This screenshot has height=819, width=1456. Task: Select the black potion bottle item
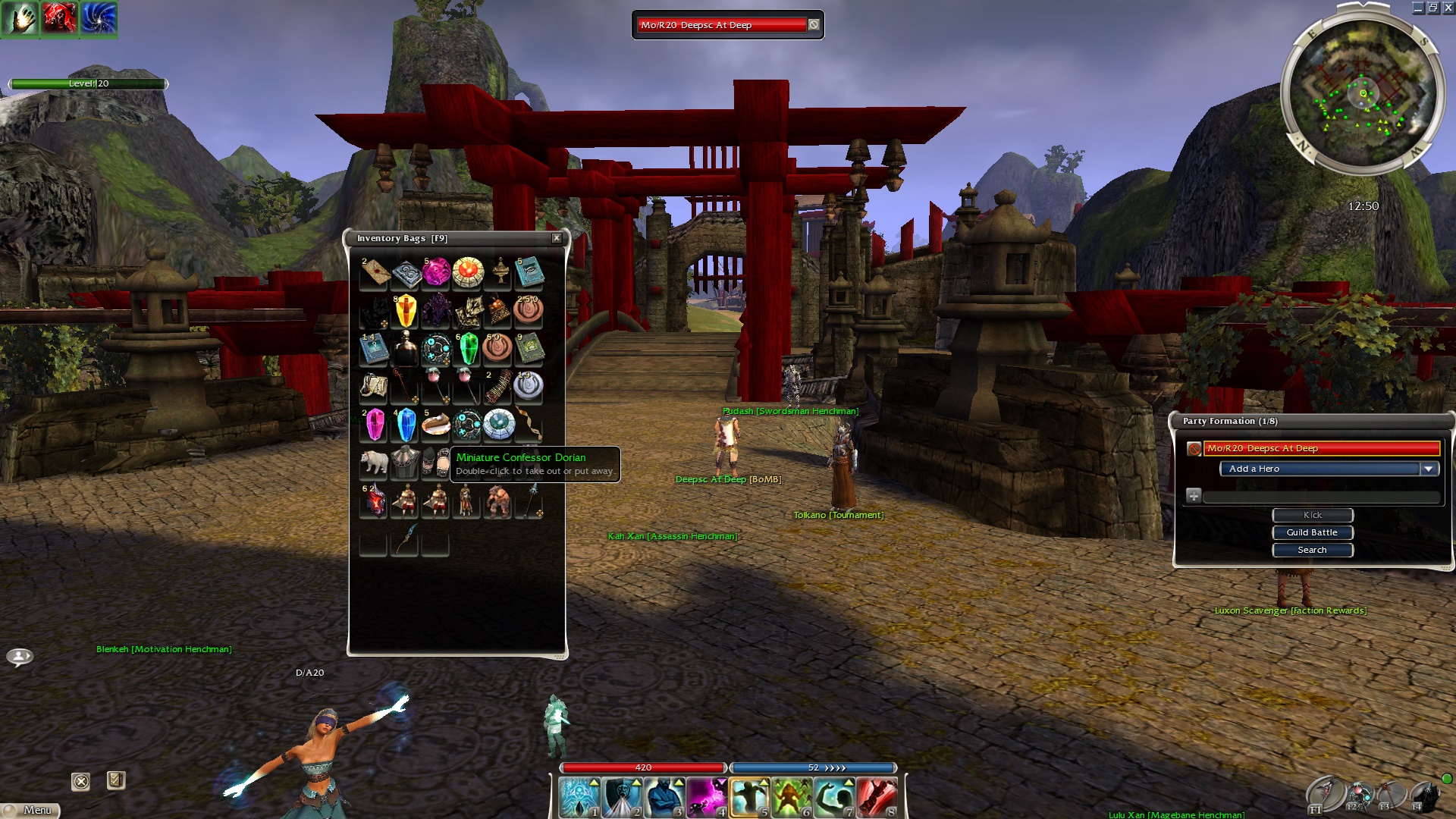click(406, 348)
